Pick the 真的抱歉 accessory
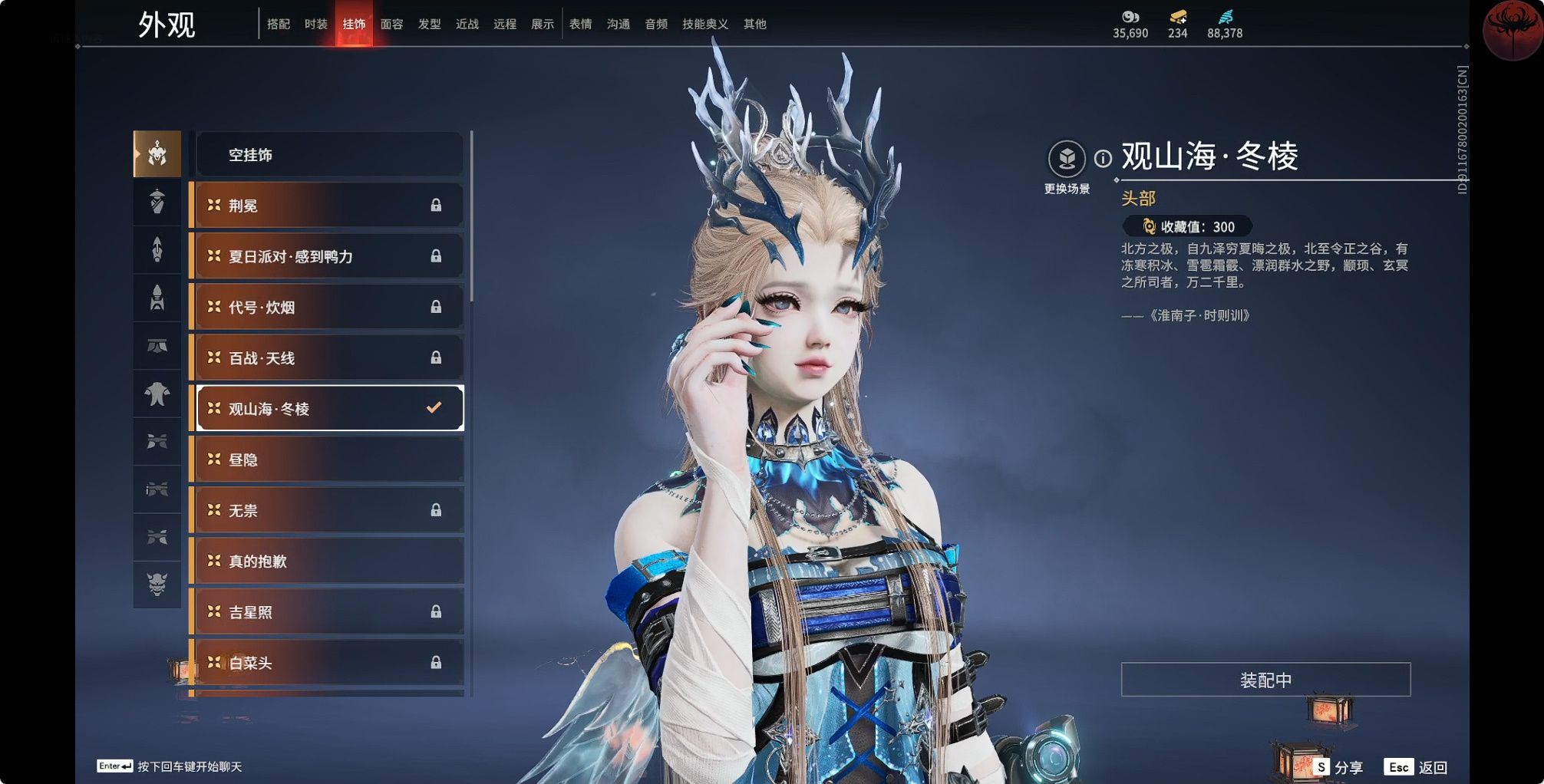Image resolution: width=1544 pixels, height=784 pixels. [x=329, y=561]
